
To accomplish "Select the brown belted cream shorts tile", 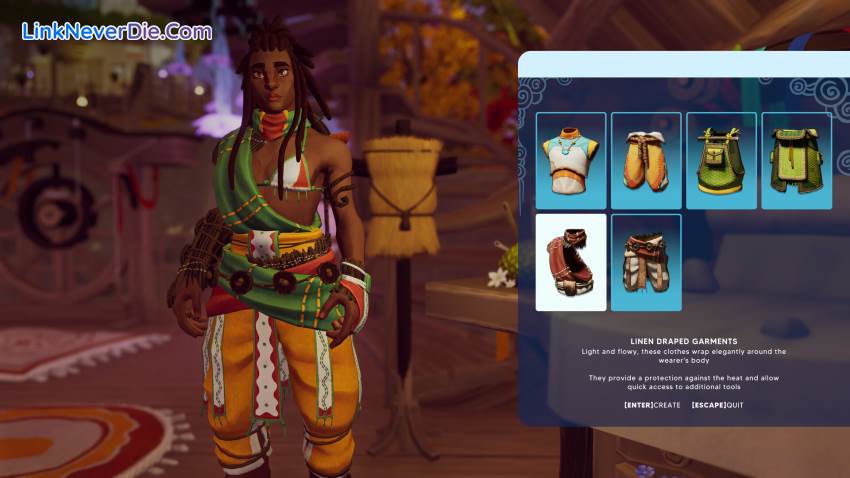I will pos(646,262).
